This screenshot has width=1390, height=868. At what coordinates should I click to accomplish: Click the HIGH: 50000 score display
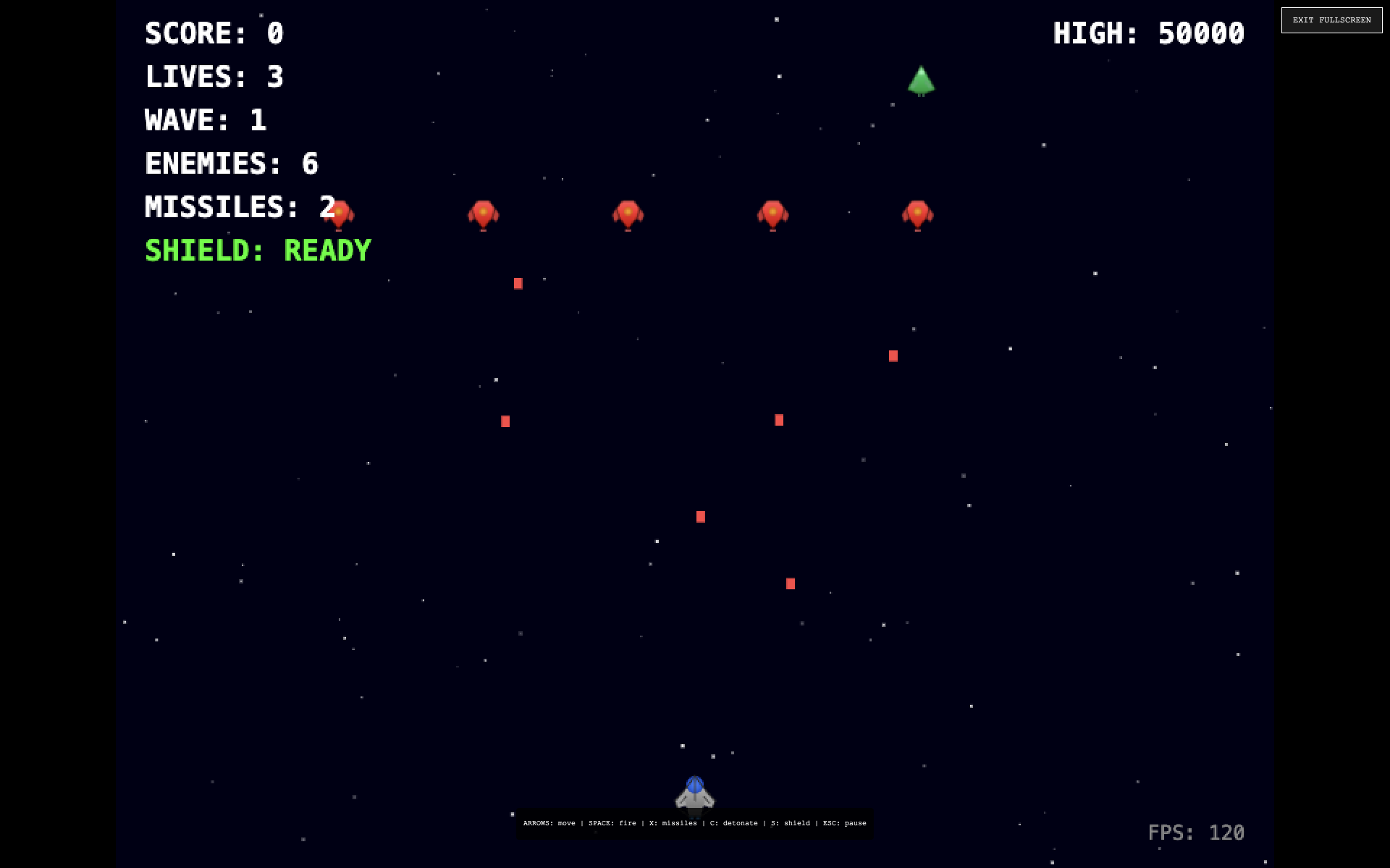(x=1149, y=33)
